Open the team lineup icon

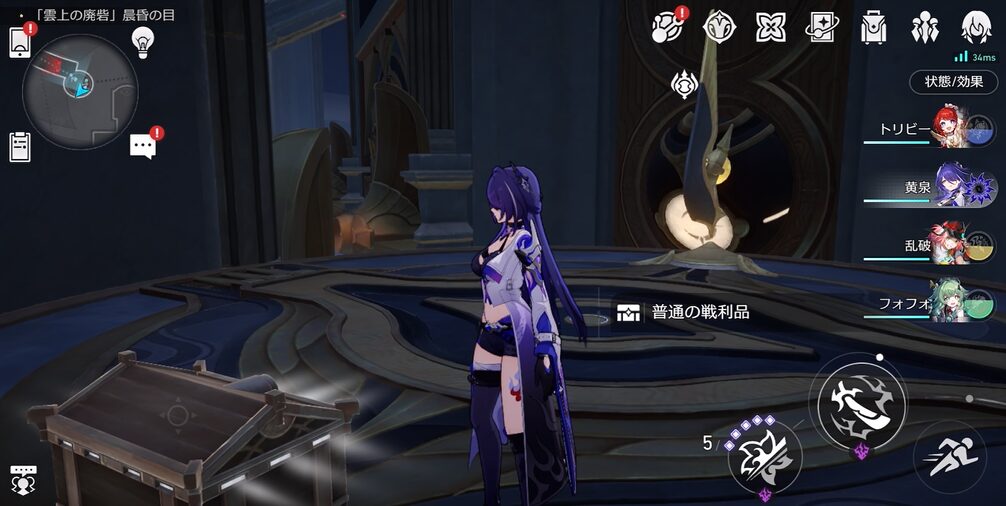click(x=924, y=27)
